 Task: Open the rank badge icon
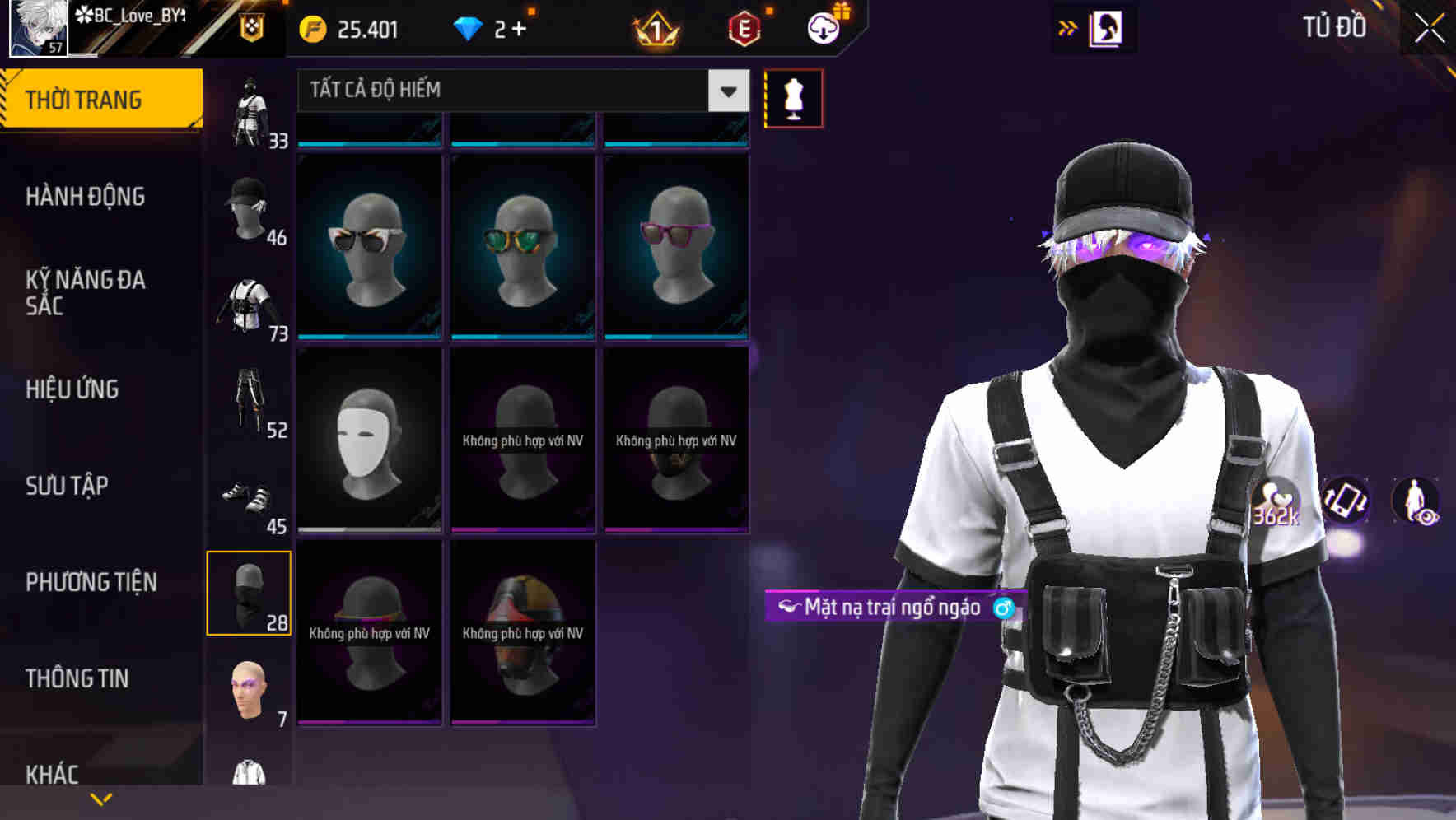pyautogui.click(x=653, y=30)
